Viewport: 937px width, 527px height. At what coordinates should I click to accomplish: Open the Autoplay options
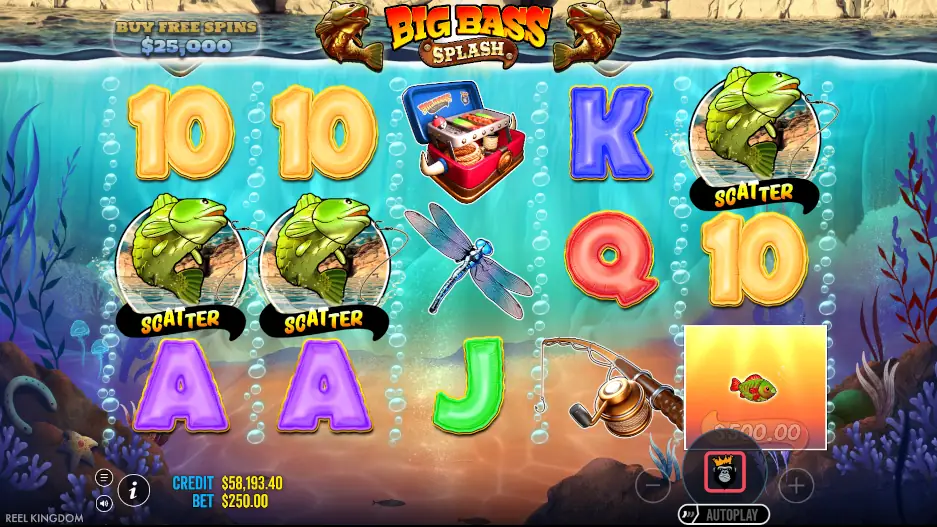pyautogui.click(x=724, y=515)
